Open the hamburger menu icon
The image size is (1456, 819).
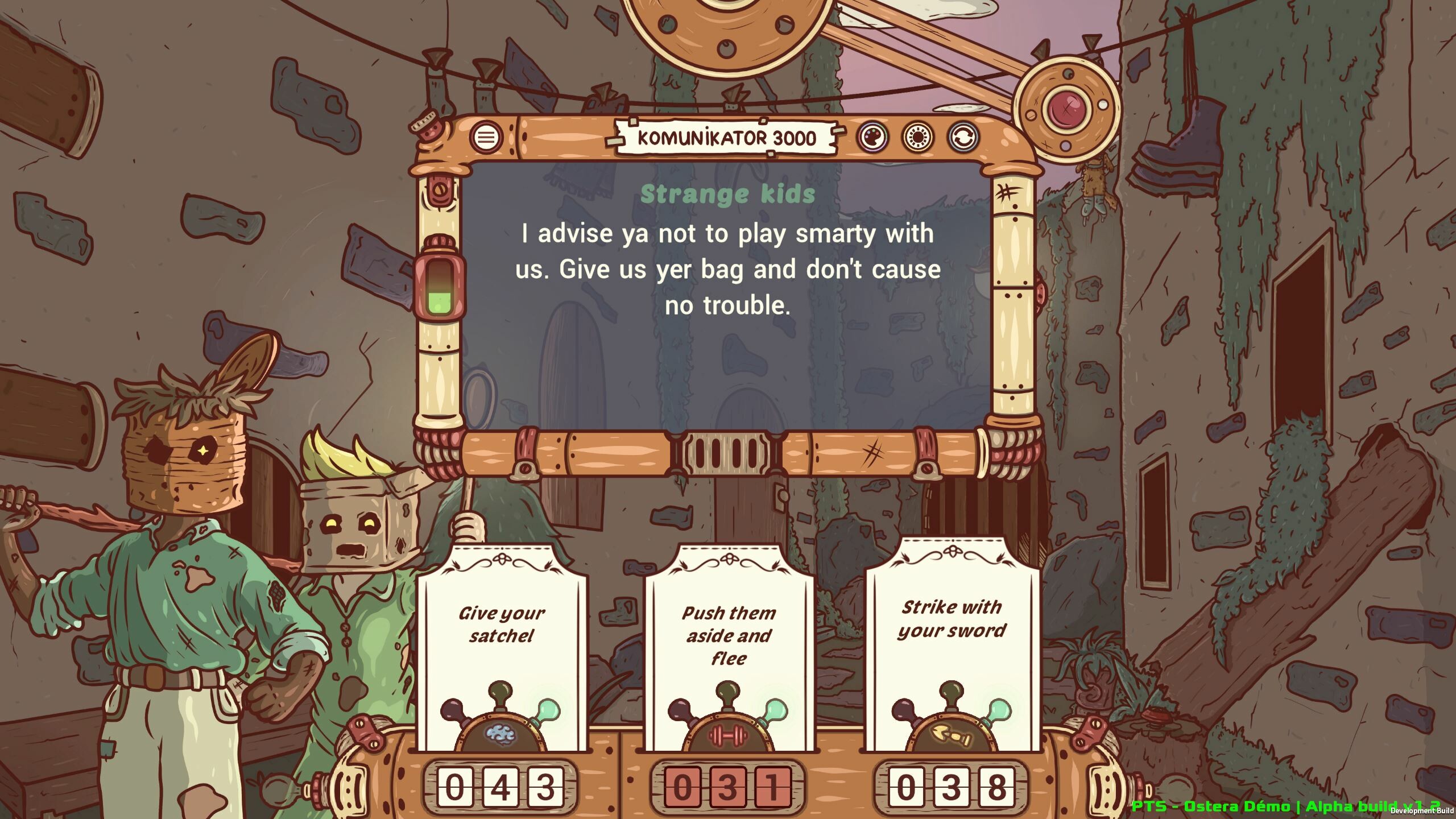(x=486, y=137)
